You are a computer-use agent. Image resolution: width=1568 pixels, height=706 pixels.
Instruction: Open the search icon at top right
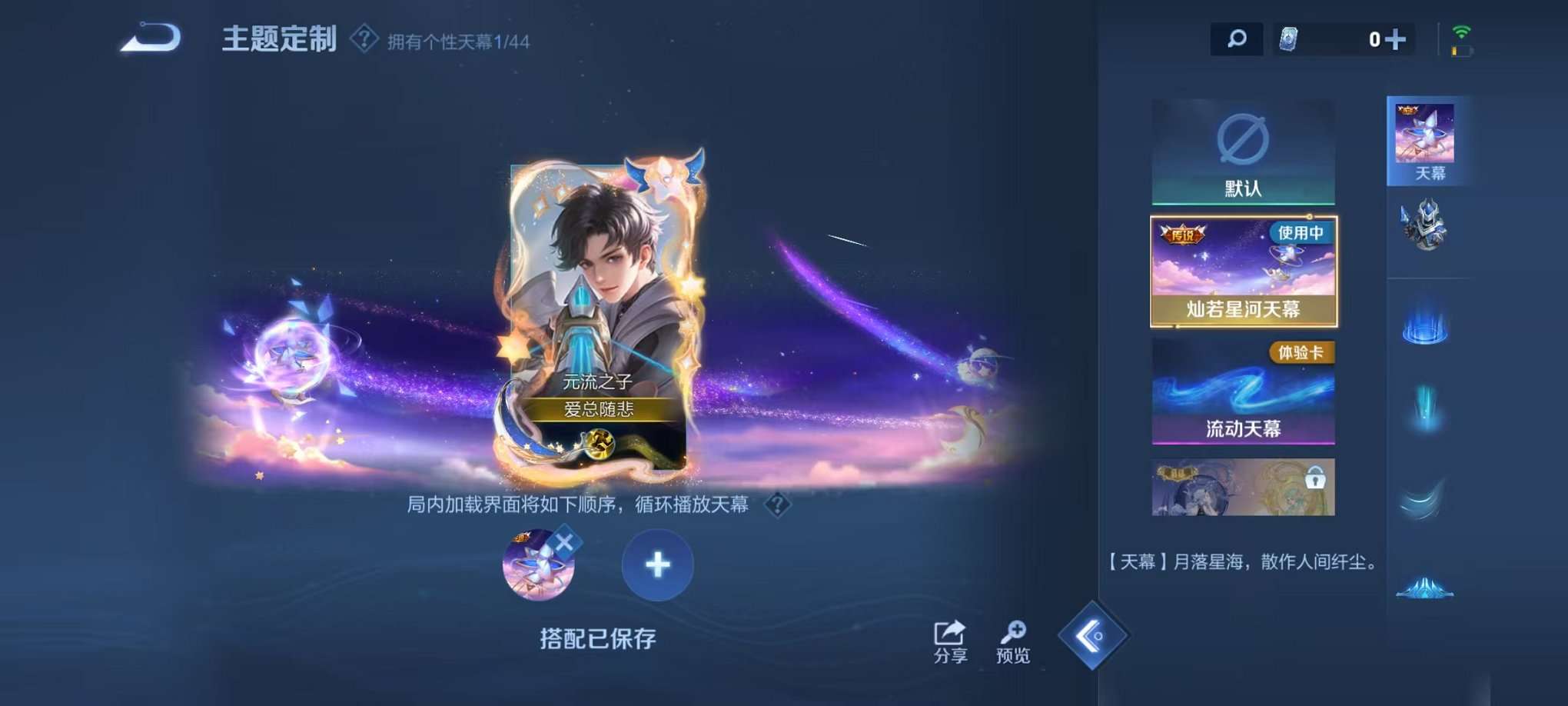[x=1237, y=38]
